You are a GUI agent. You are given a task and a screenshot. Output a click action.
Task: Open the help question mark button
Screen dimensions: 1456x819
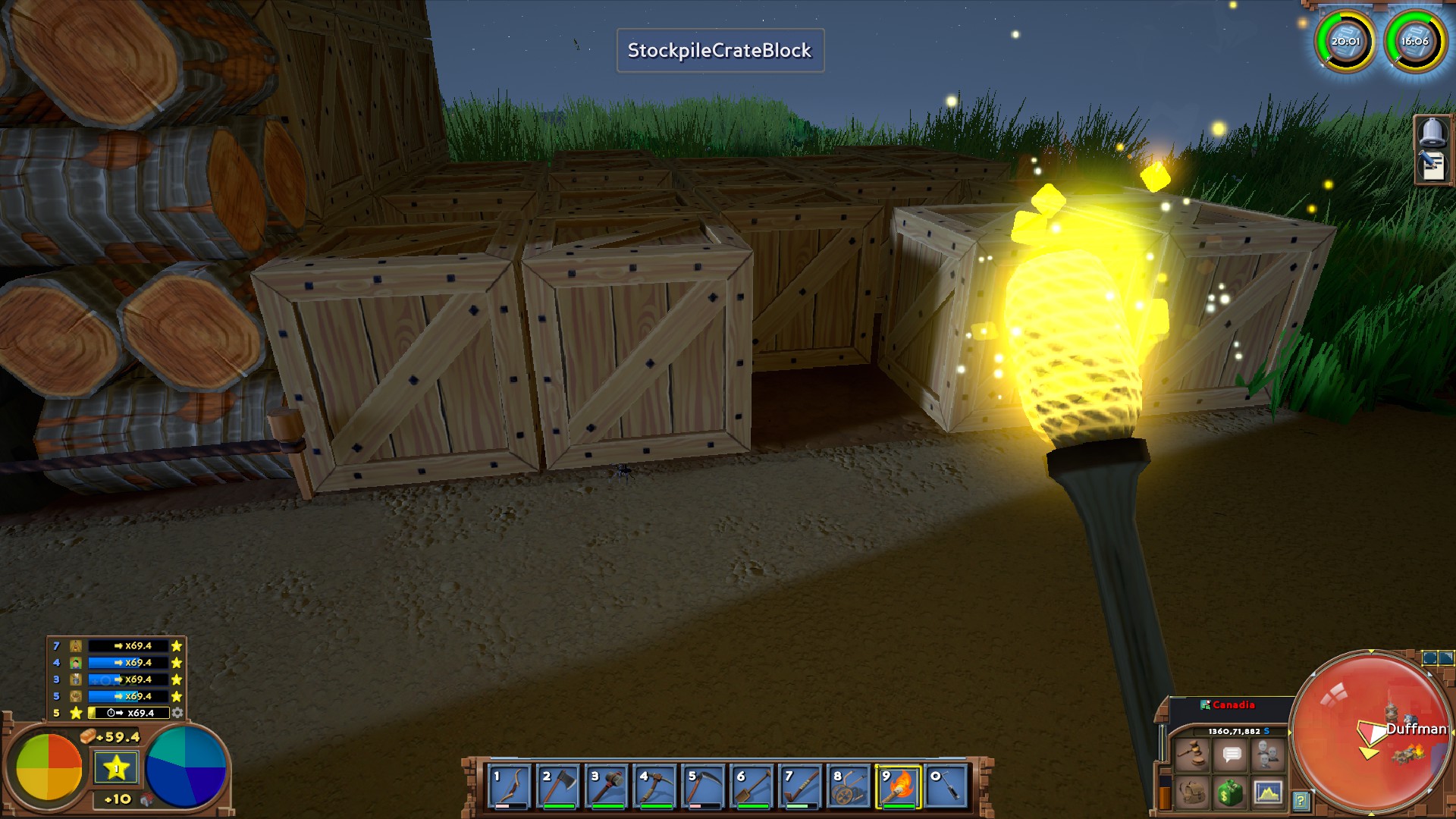(1301, 800)
